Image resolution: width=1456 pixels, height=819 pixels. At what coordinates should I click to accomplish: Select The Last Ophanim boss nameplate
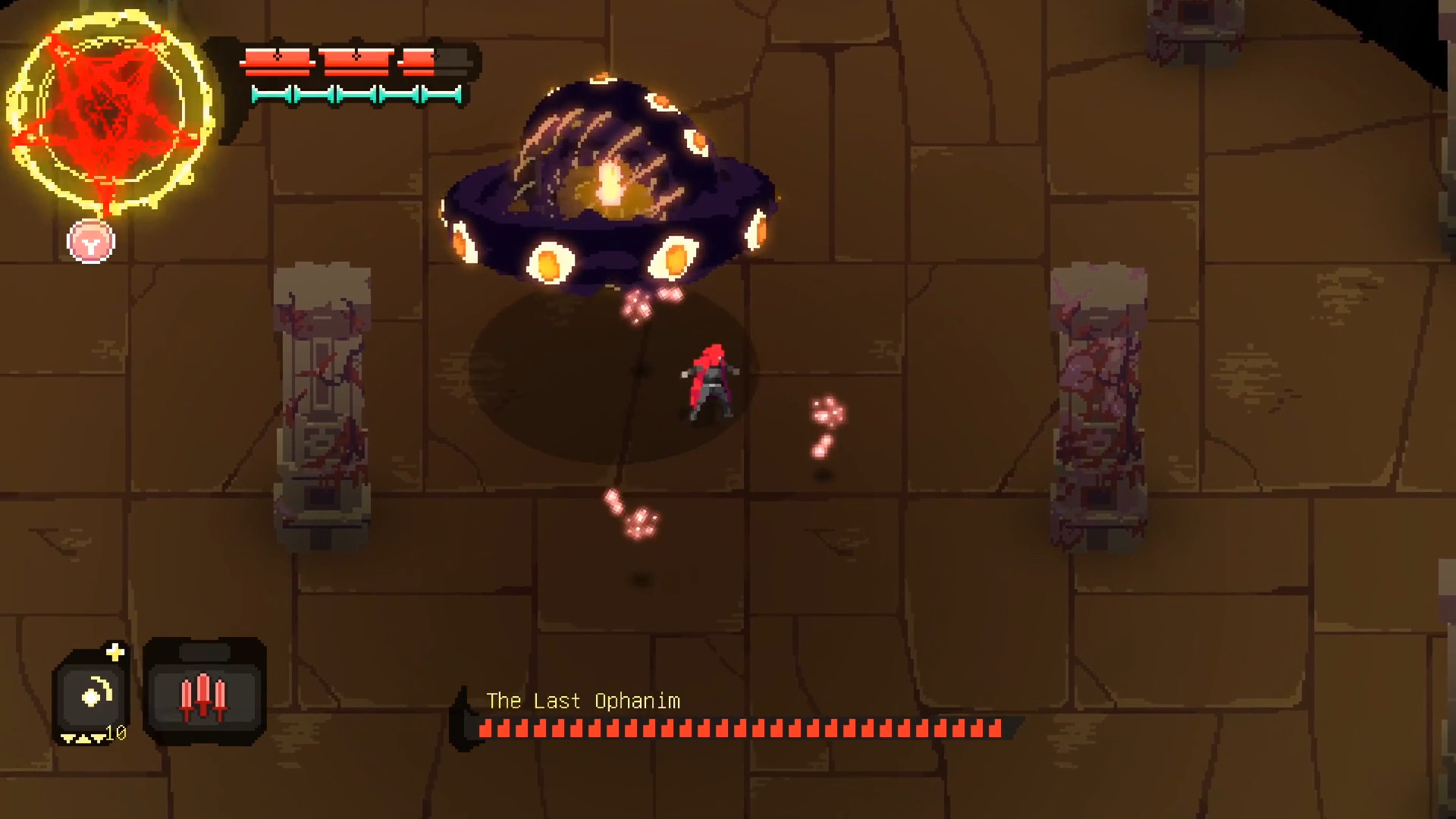[x=585, y=701]
